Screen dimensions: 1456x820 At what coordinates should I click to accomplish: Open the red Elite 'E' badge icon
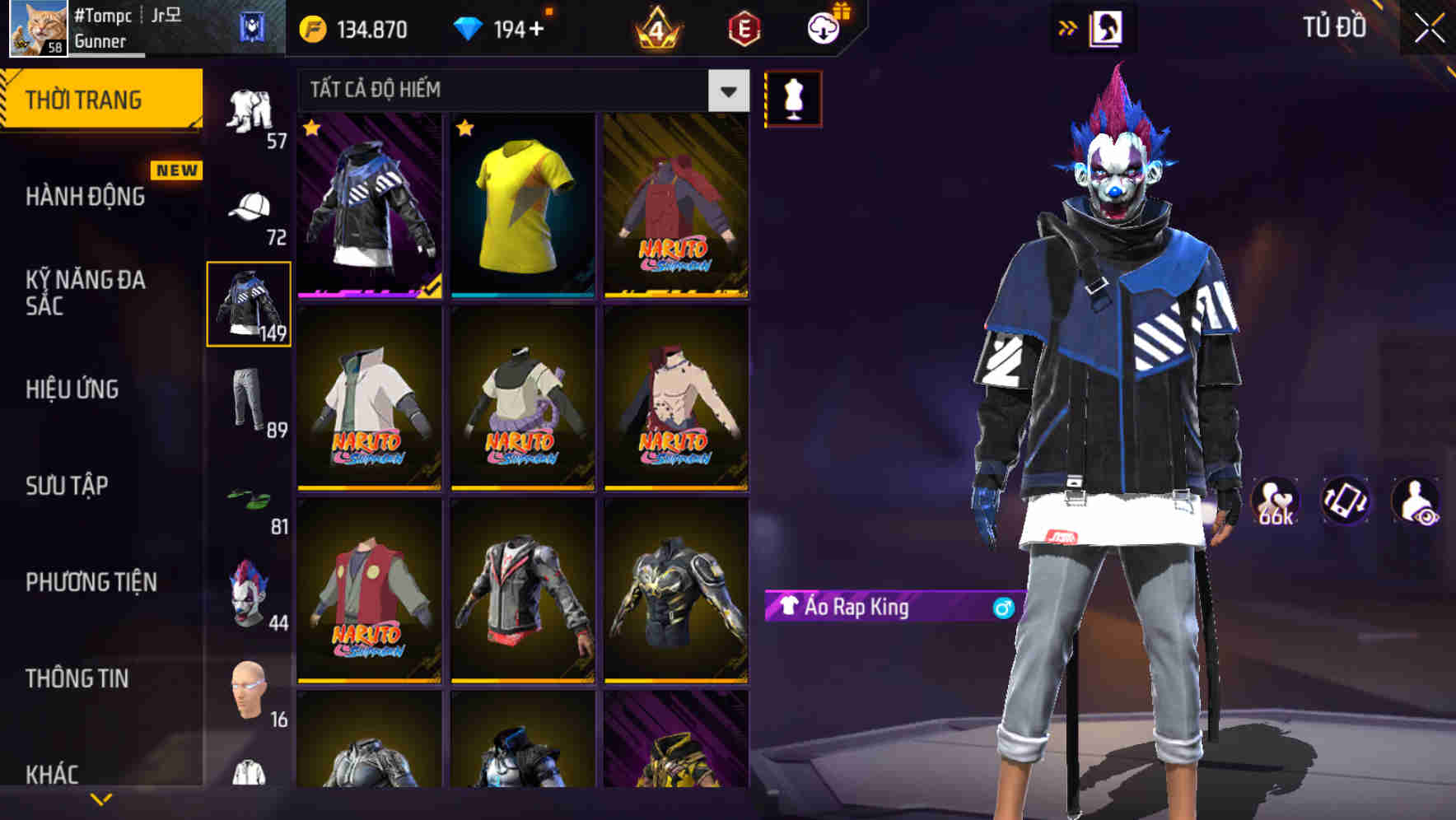(742, 30)
